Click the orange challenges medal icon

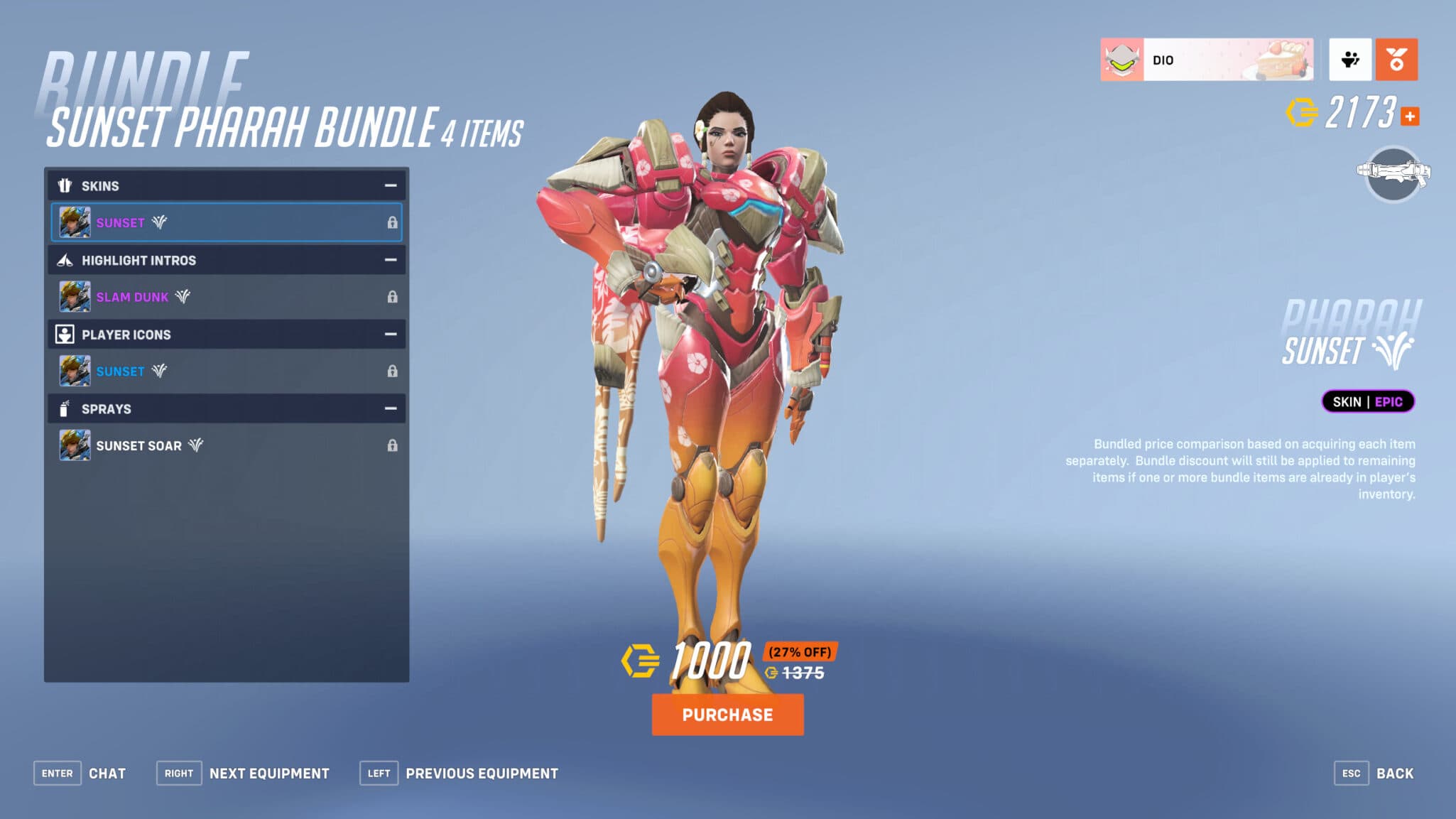pos(1396,59)
